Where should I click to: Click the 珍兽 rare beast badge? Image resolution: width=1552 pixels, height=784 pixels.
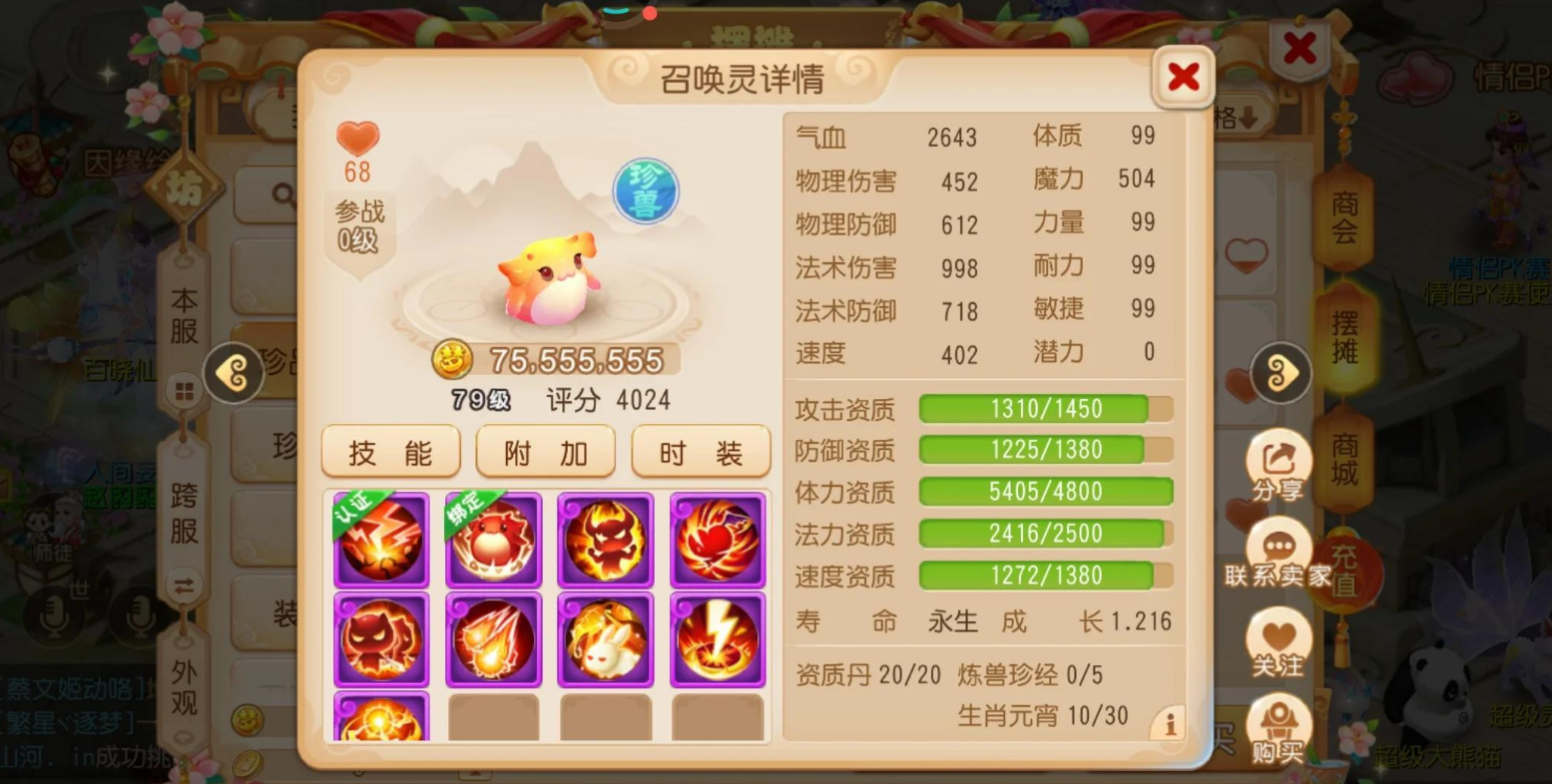(646, 191)
